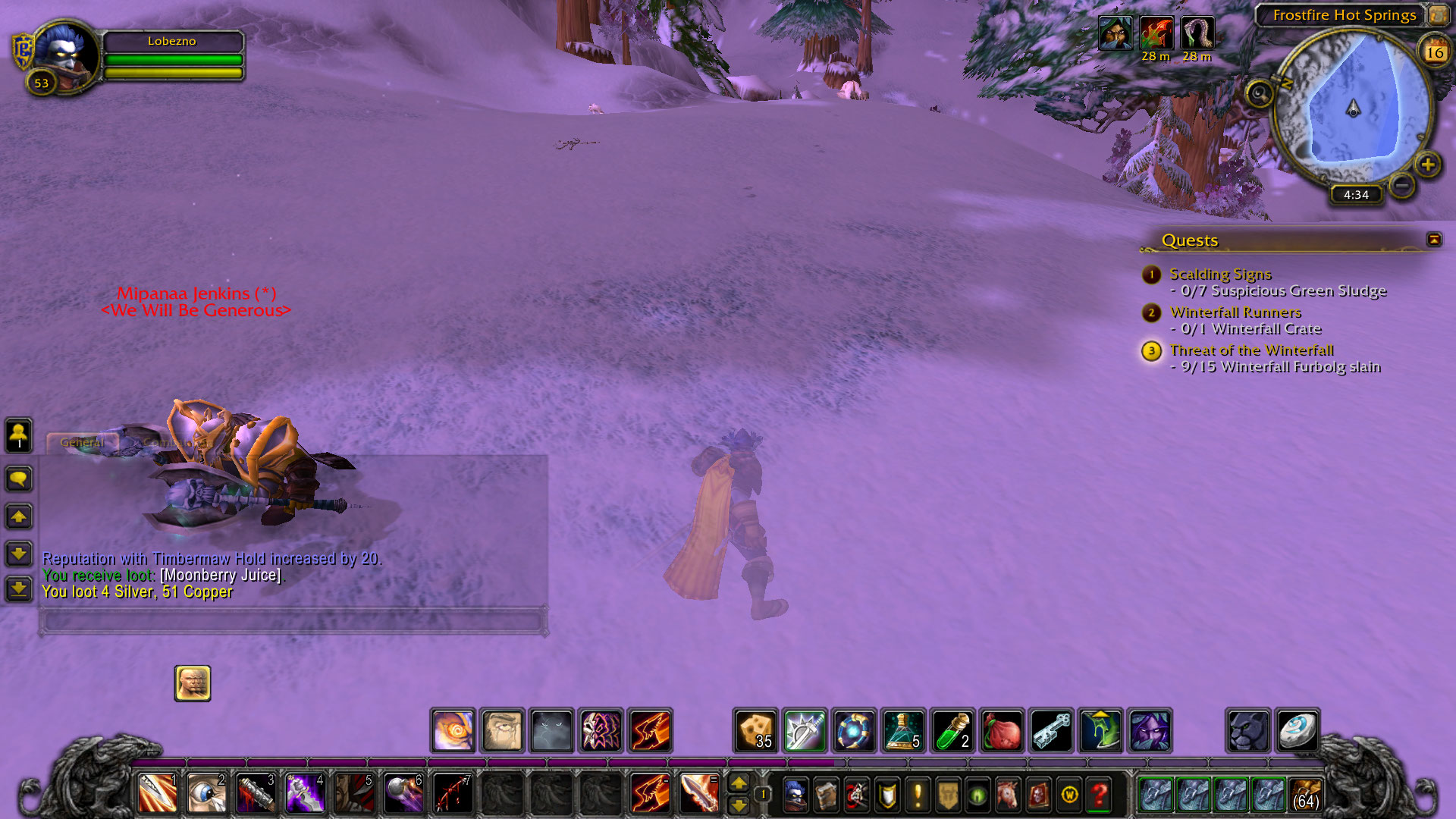Open the backpack showing 64 free slots
Image resolution: width=1456 pixels, height=819 pixels.
pos(1305,795)
